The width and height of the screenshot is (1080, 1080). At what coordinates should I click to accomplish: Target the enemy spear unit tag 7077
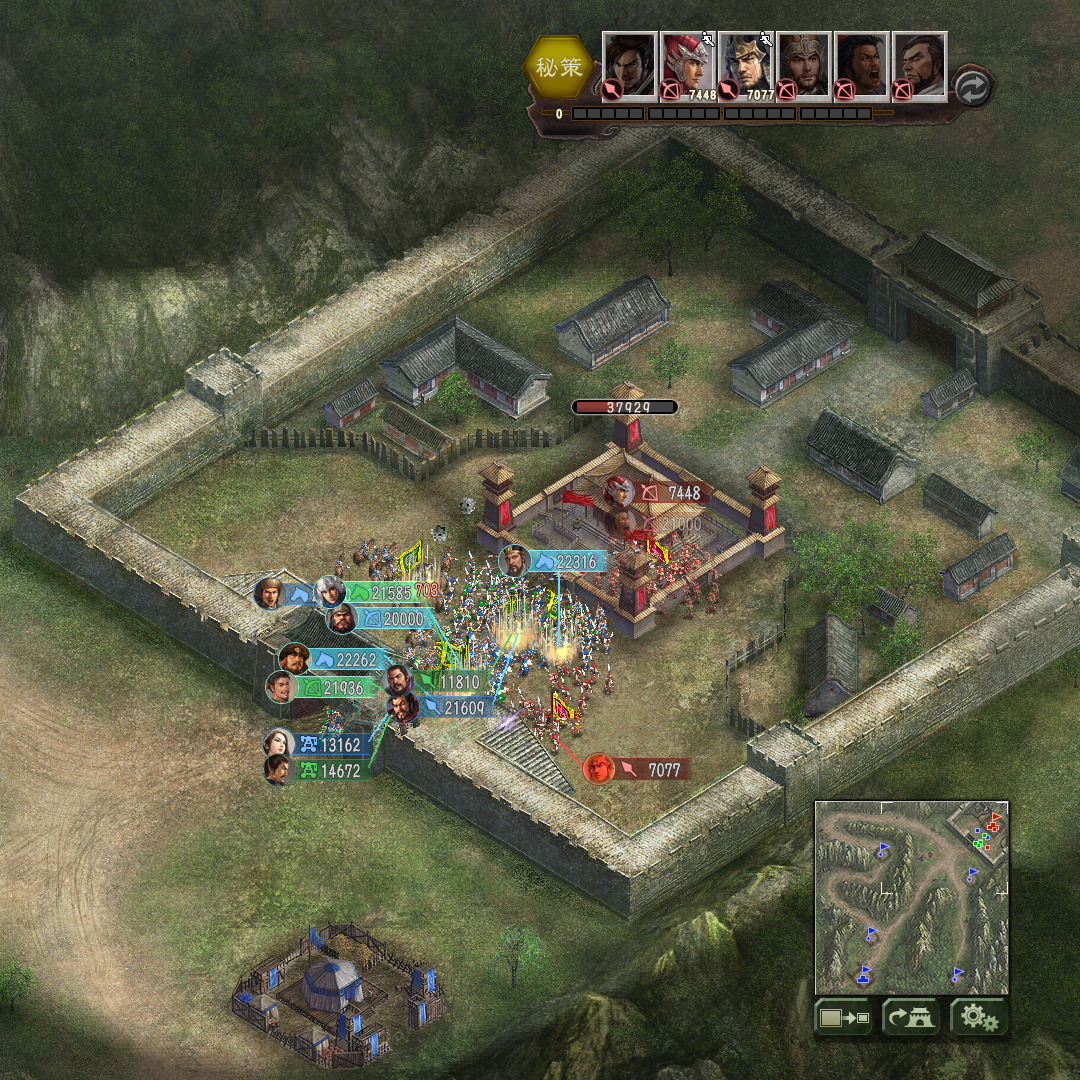point(651,770)
